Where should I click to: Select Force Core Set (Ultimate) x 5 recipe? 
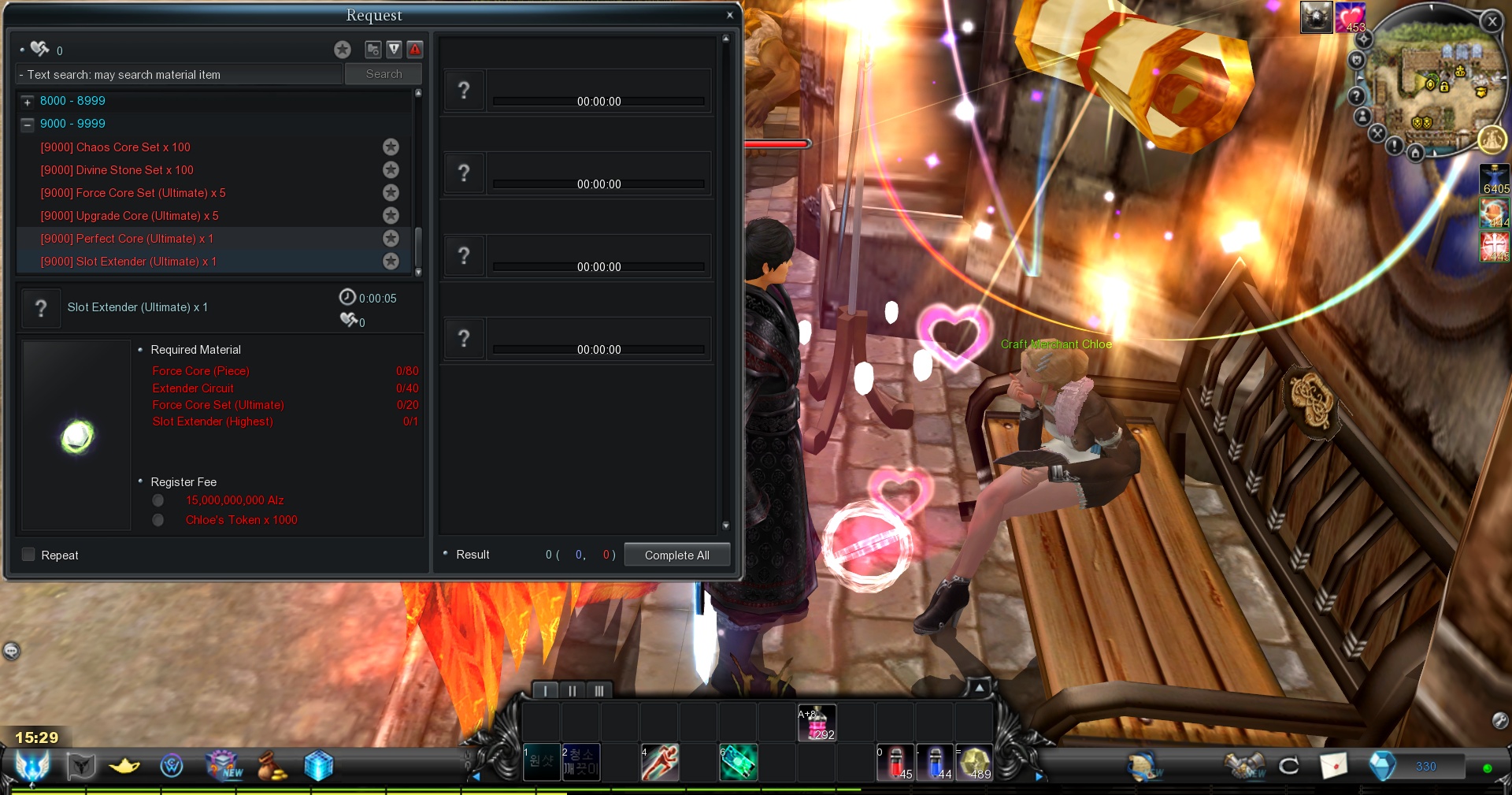[x=133, y=193]
